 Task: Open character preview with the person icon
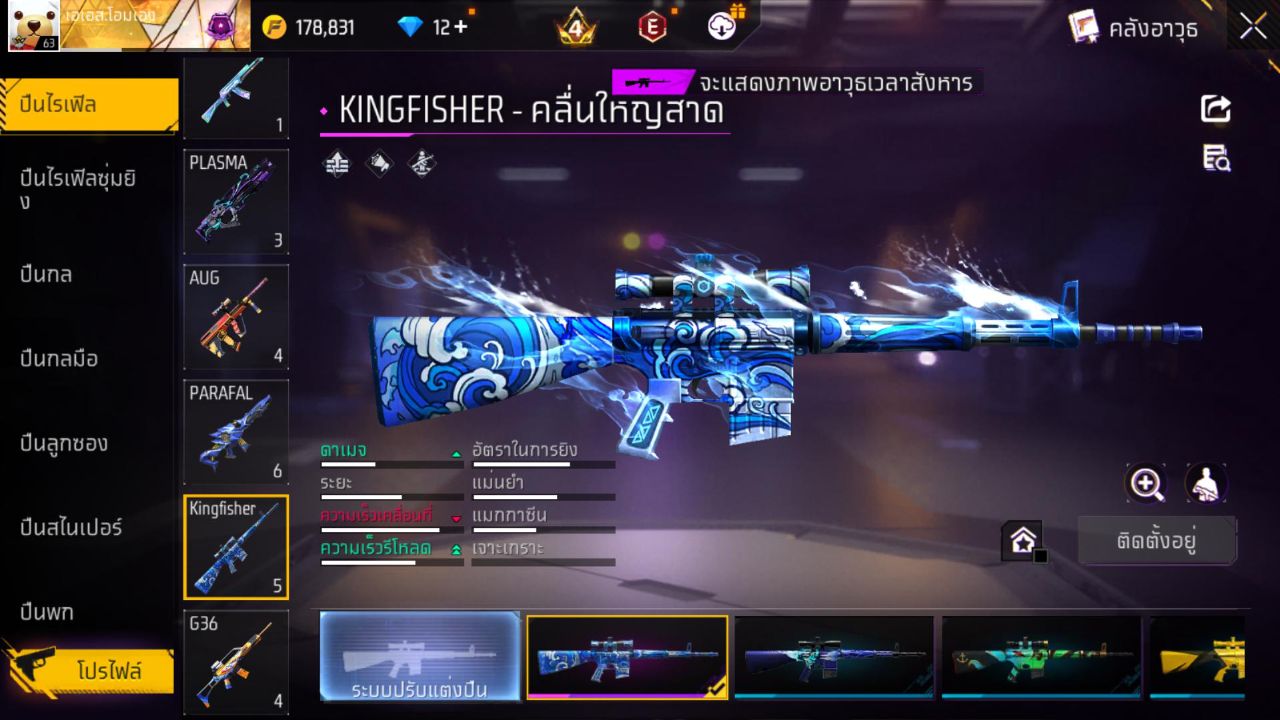click(1206, 483)
